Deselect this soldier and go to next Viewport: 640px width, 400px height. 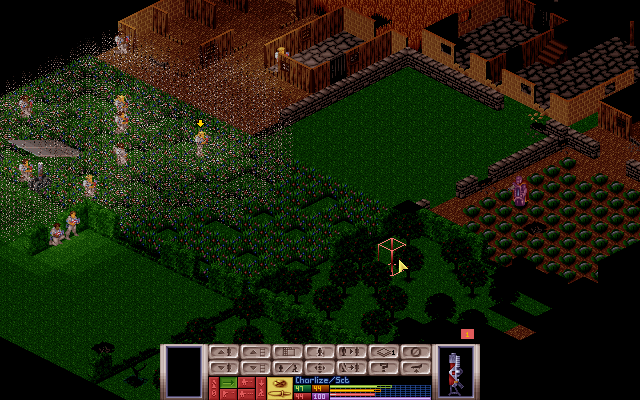[x=351, y=367]
